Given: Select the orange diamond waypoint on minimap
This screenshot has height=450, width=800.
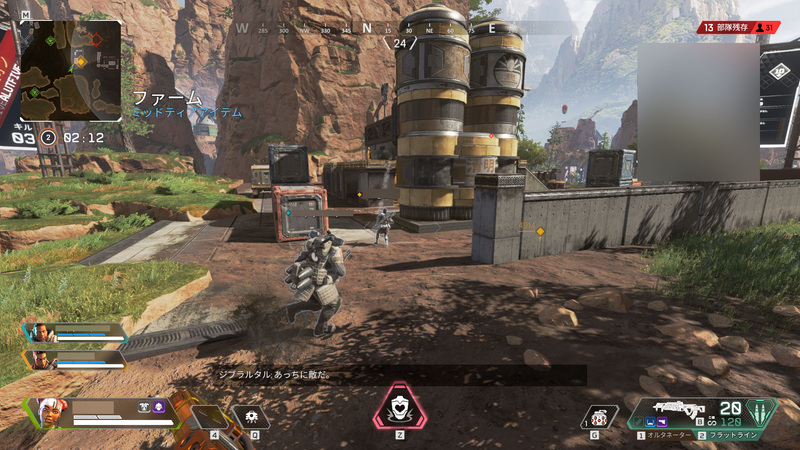Looking at the screenshot, I should (x=81, y=62).
